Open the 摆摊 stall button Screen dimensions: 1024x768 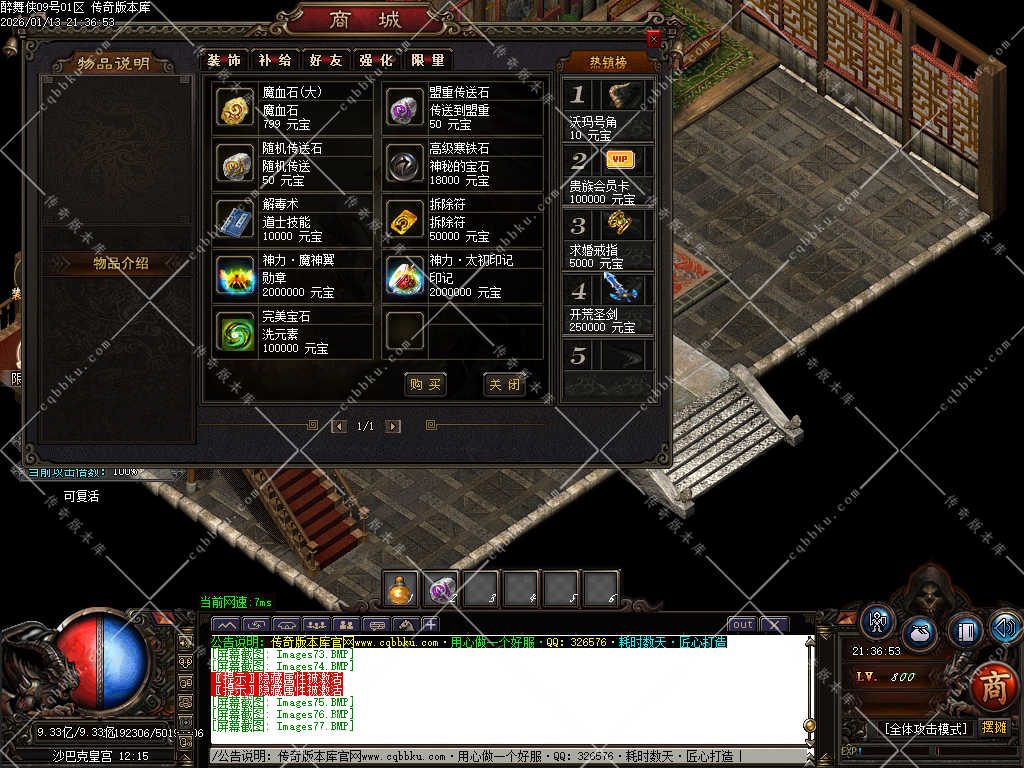994,727
